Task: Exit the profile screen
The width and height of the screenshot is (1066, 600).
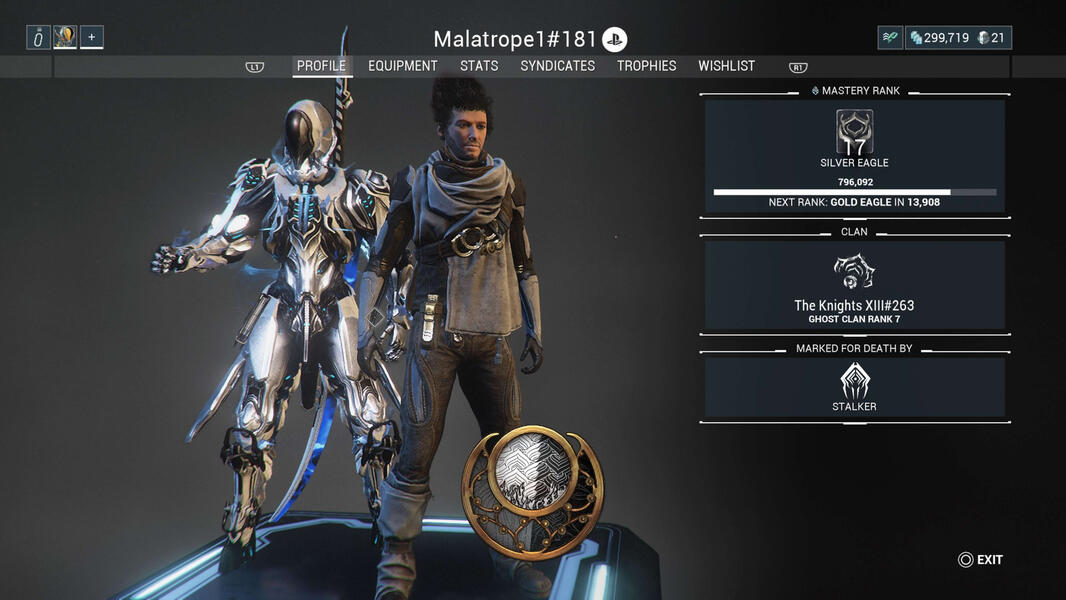Action: click(980, 560)
